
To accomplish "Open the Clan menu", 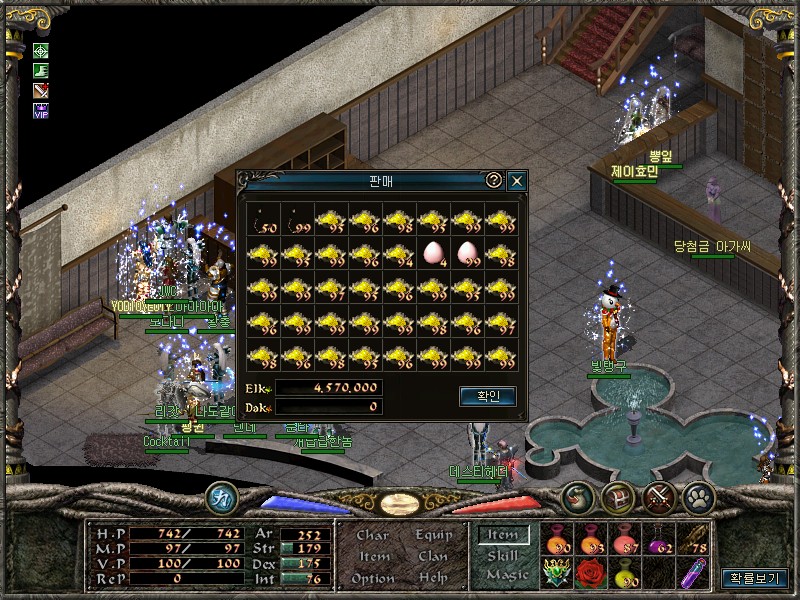I will 432,556.
